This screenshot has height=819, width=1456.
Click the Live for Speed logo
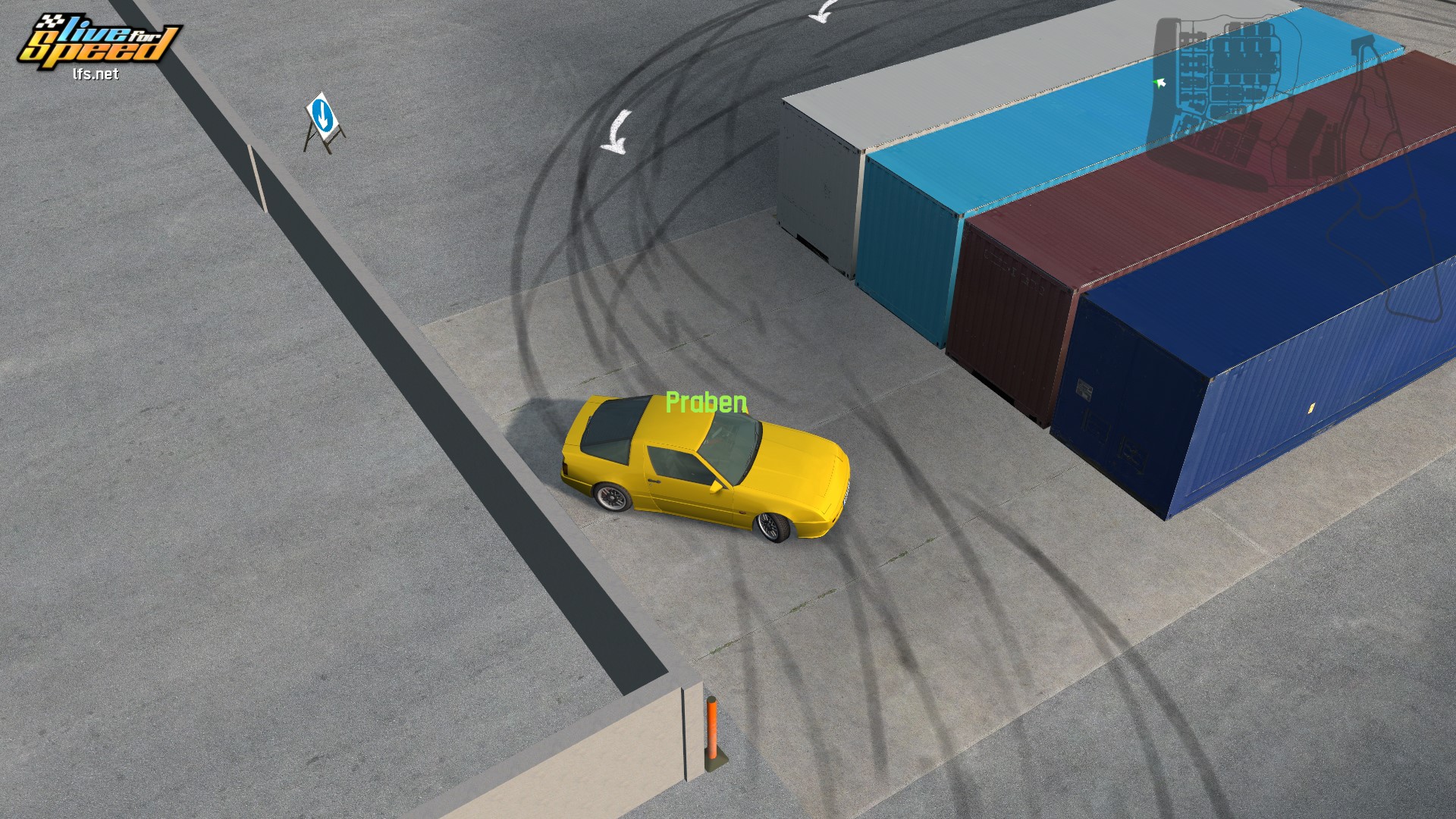tap(99, 44)
